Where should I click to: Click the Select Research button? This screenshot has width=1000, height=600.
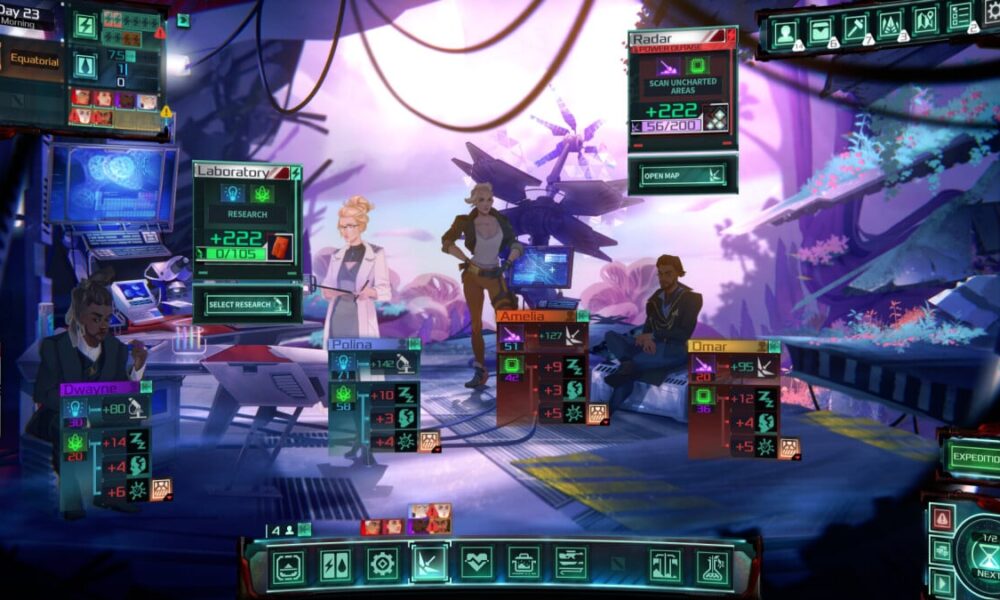point(246,304)
